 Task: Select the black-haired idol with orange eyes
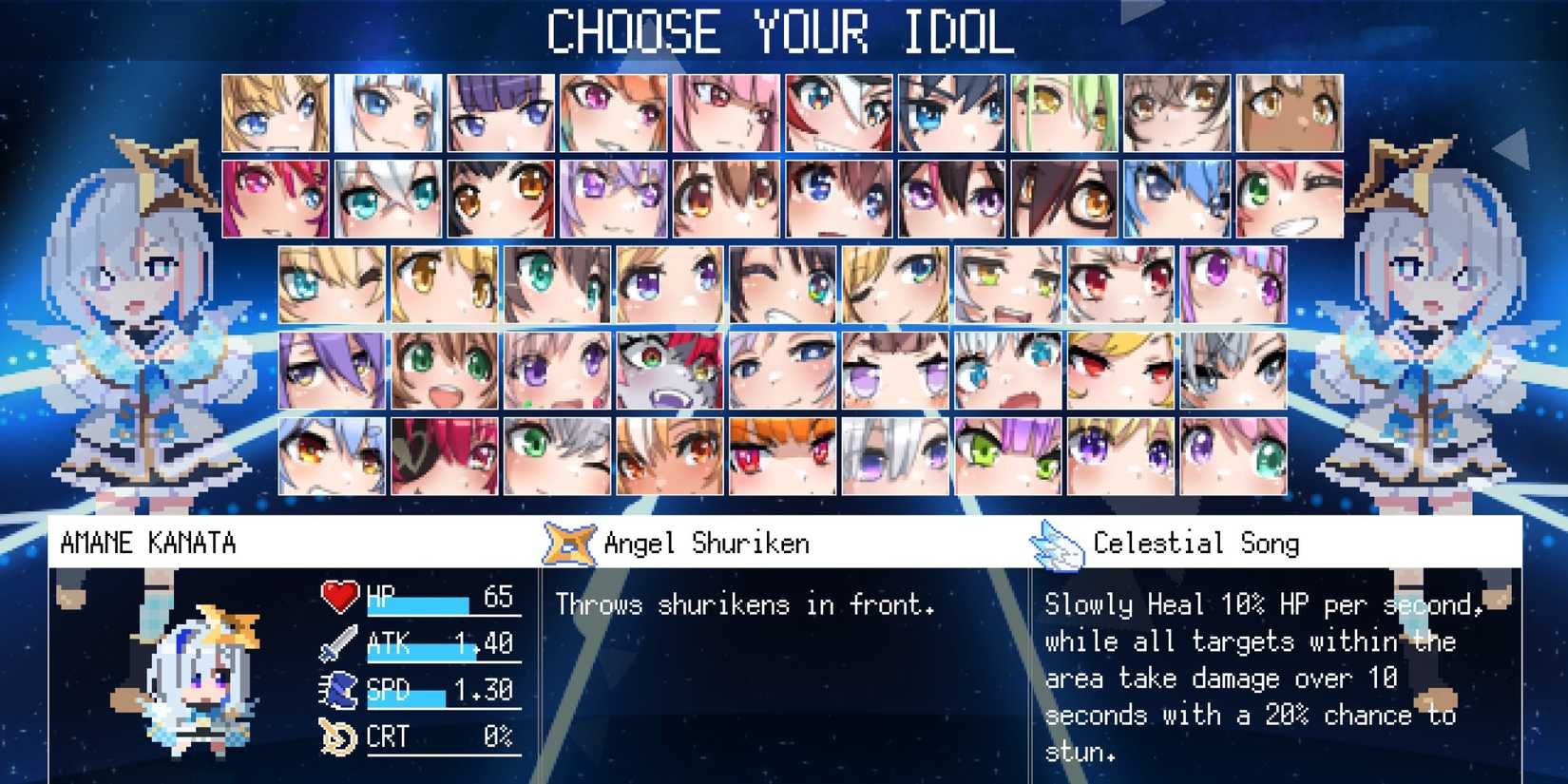point(501,199)
